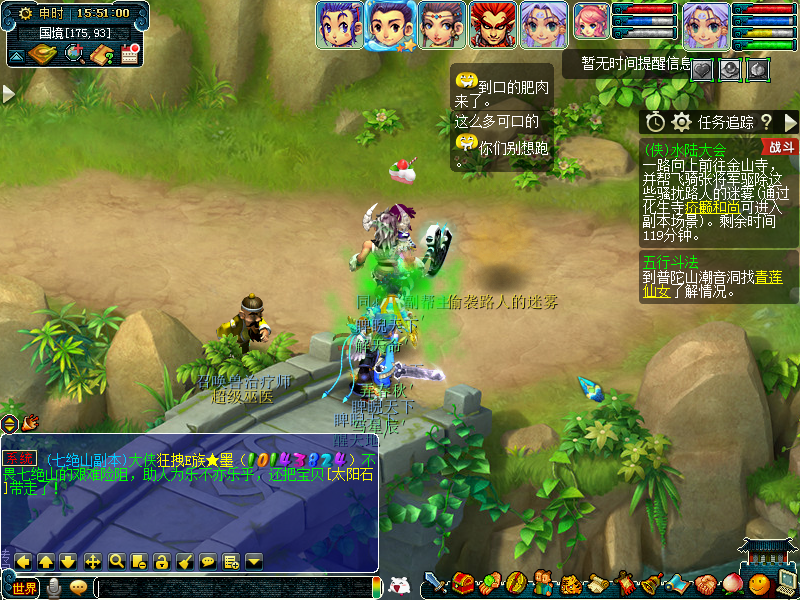The width and height of the screenshot is (800, 600).
Task: Click the microphone voice chat icon
Action: pyautogui.click(x=54, y=588)
